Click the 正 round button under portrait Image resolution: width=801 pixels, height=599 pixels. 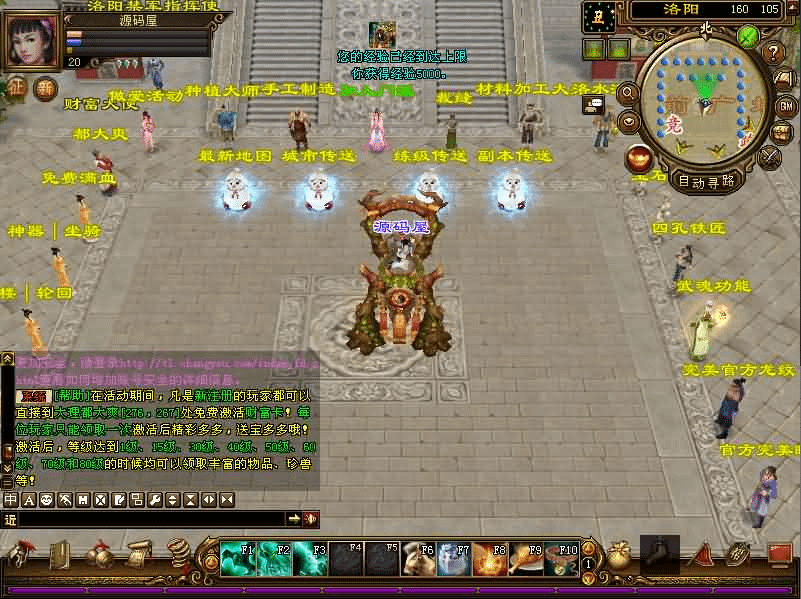pyautogui.click(x=17, y=87)
